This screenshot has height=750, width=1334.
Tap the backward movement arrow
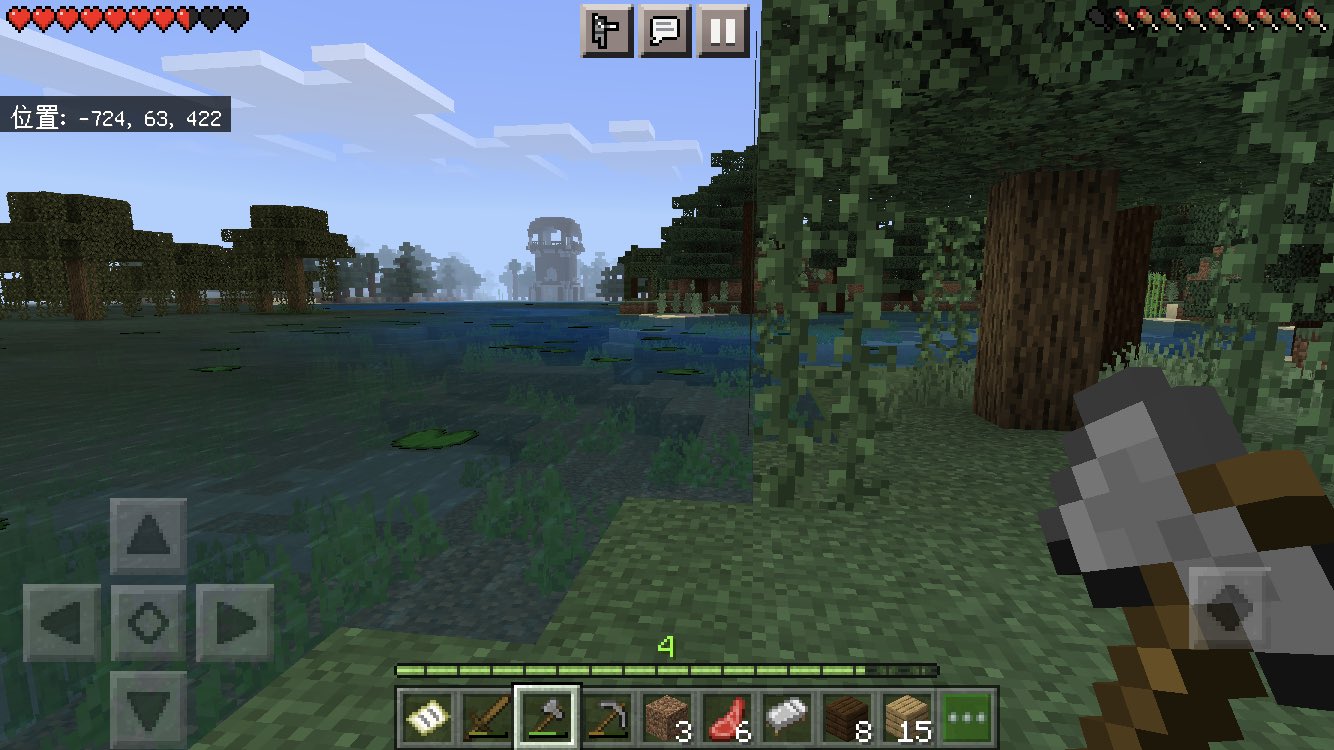(x=147, y=710)
